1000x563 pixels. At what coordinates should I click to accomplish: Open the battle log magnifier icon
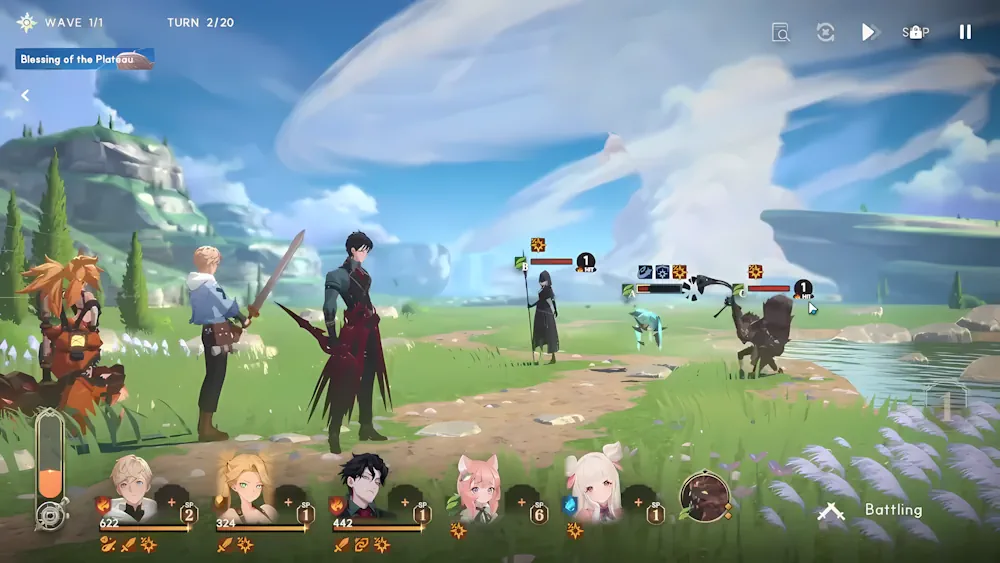tap(781, 32)
